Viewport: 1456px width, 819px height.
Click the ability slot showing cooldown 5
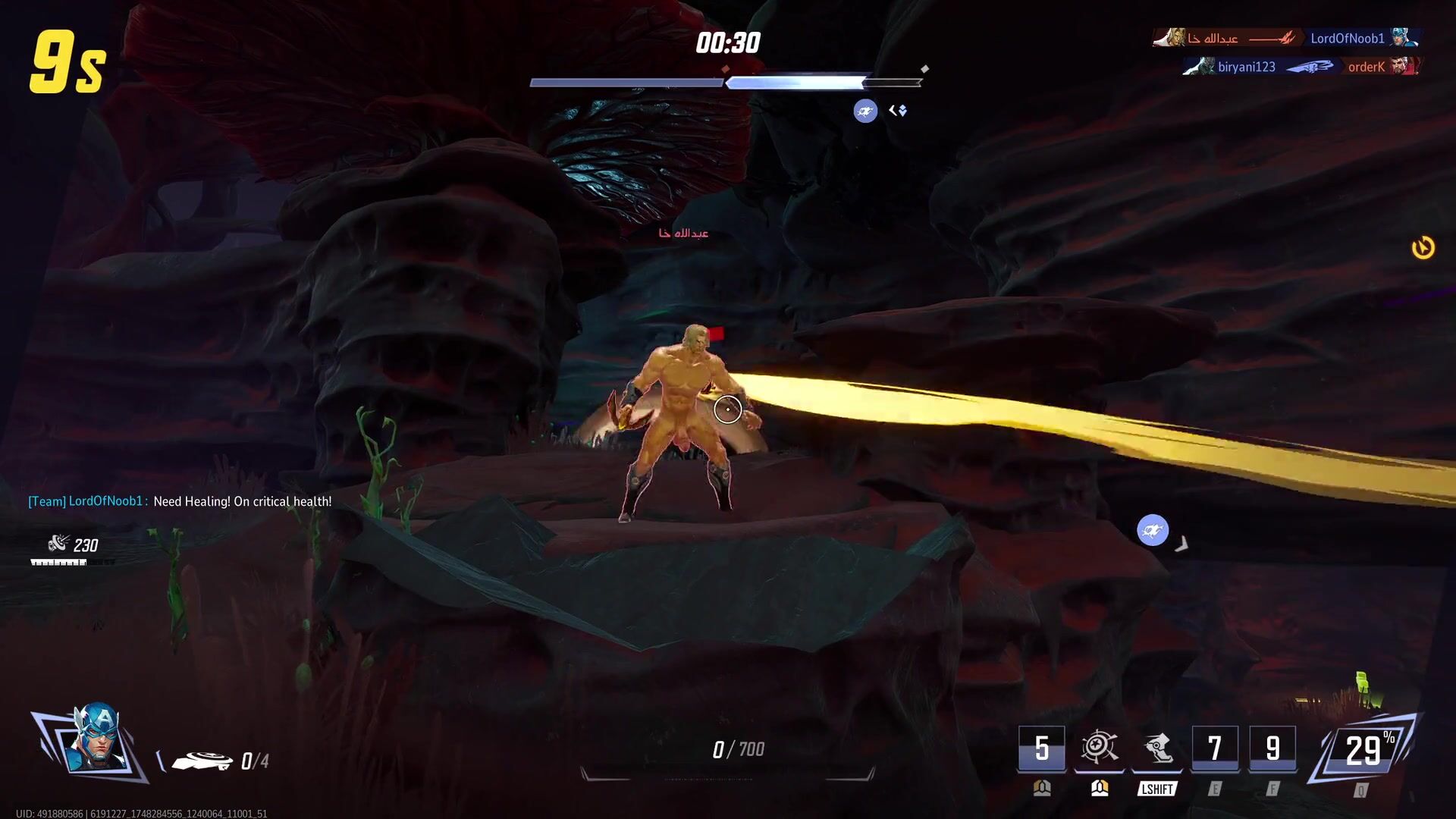tap(1041, 748)
